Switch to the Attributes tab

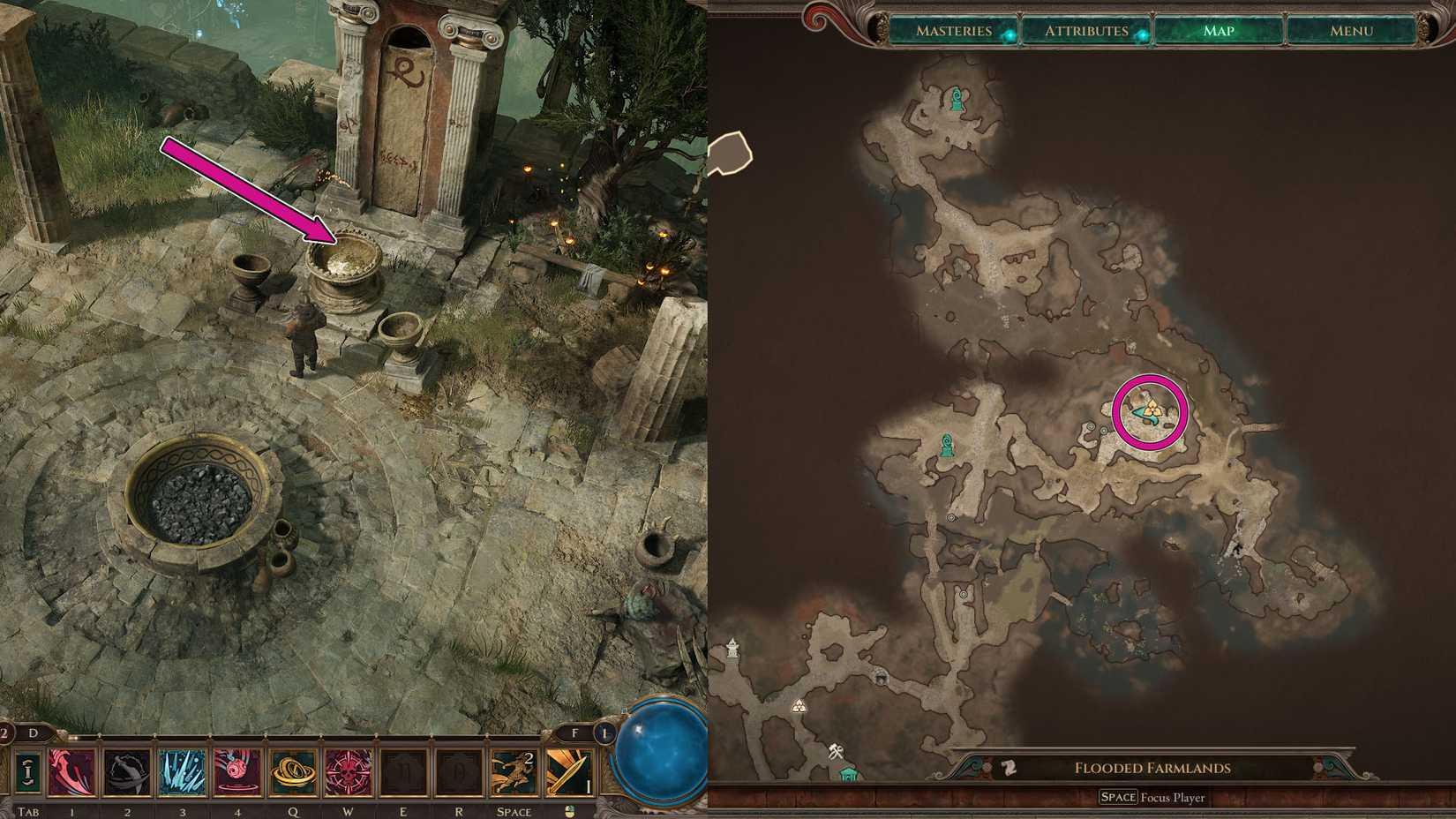[x=1086, y=31]
